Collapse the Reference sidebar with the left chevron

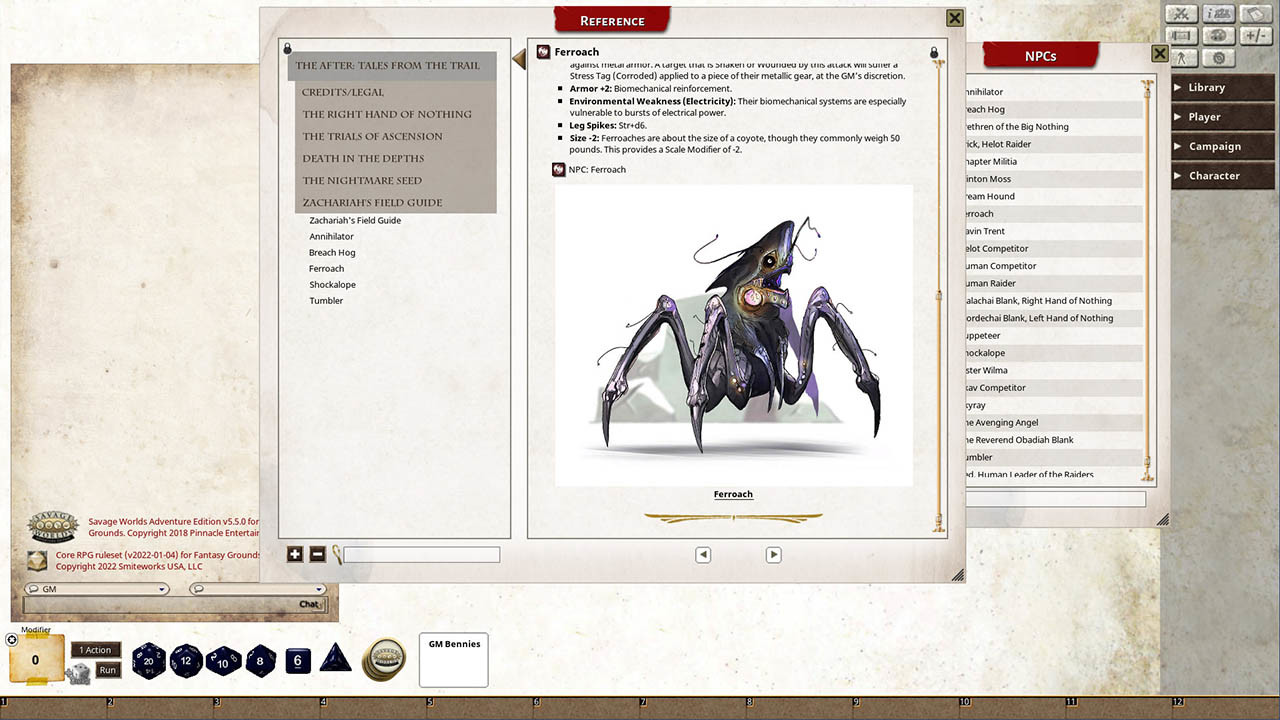[x=518, y=59]
